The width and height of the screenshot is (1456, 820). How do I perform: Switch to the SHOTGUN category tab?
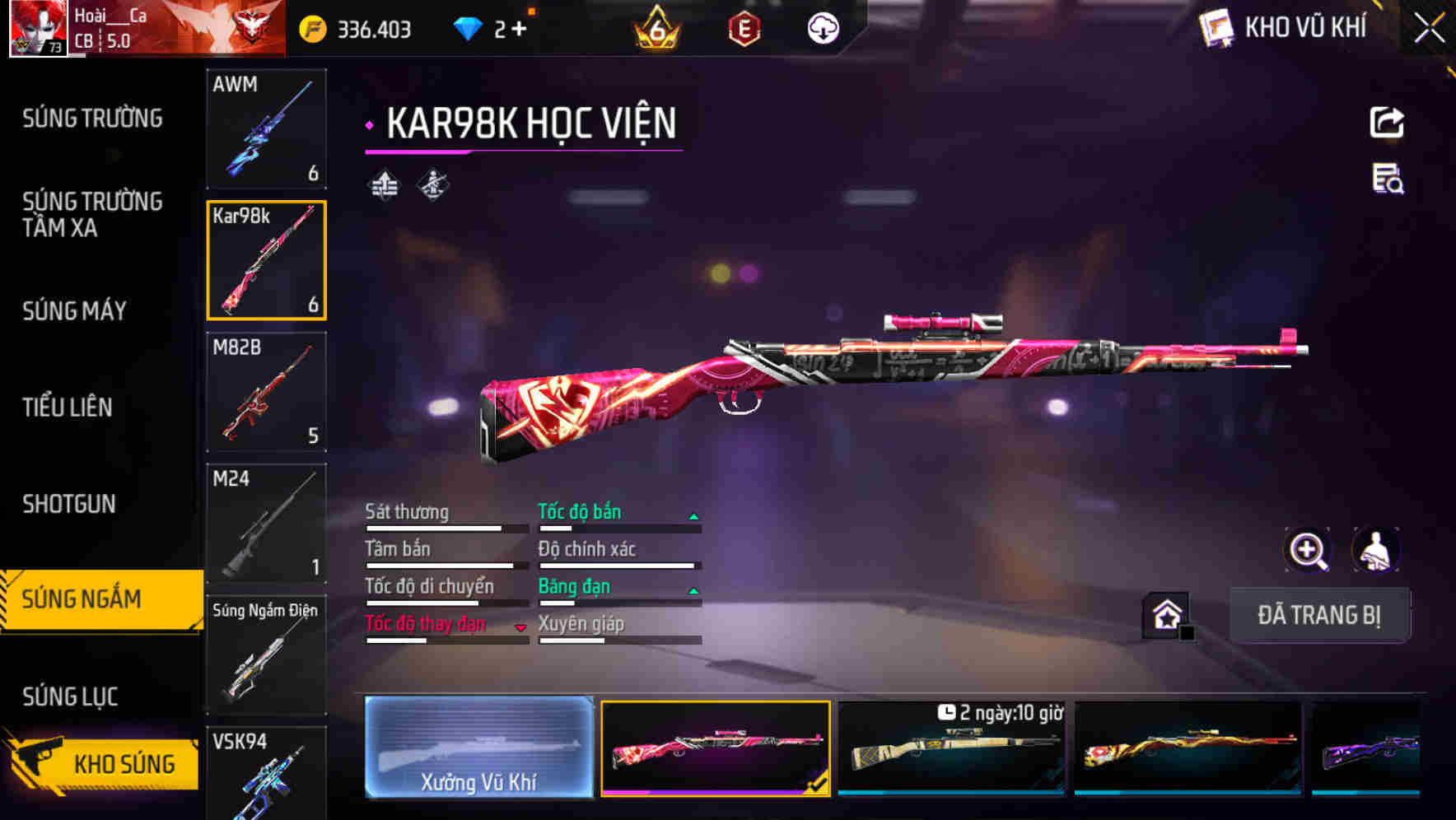(x=69, y=504)
